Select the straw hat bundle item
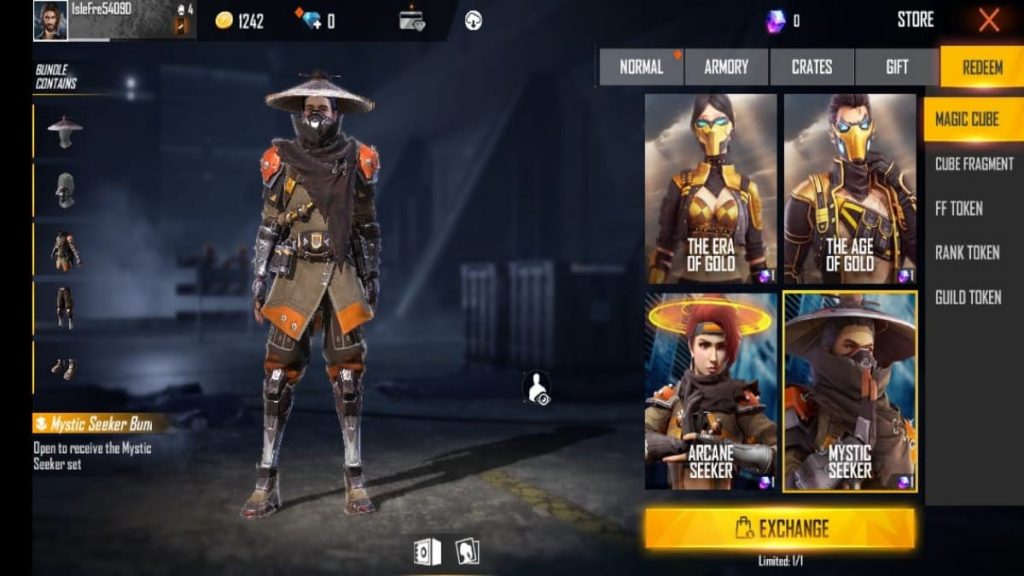1024x576 pixels. (x=65, y=130)
